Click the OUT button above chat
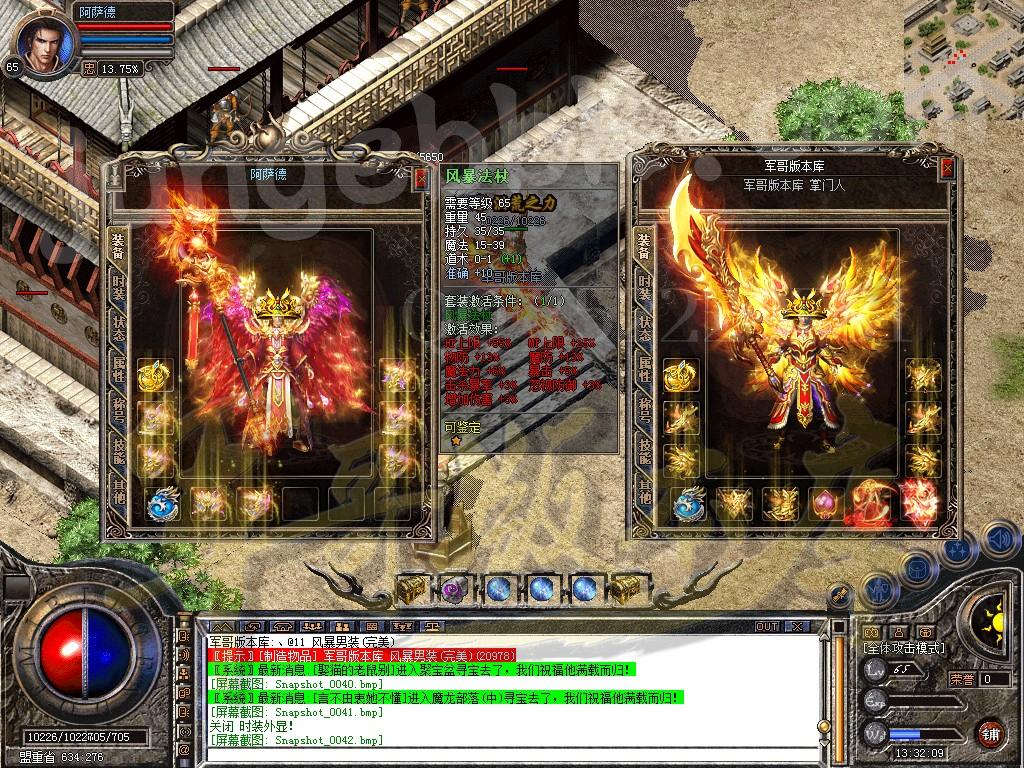Screen dimensions: 1024x768 tap(767, 626)
